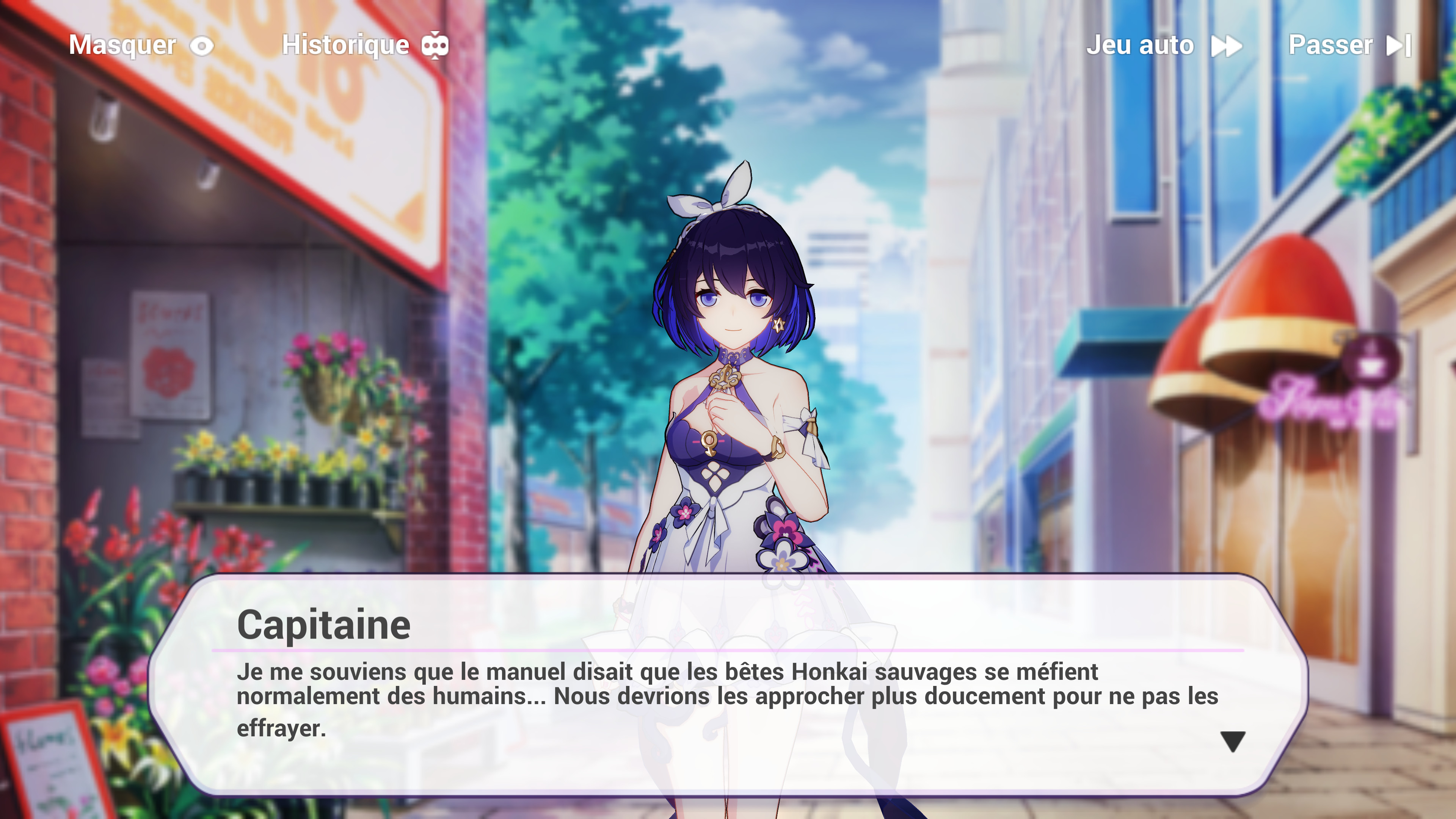The image size is (1456, 819).
Task: Advance dialogue with the black arrow
Action: (1232, 741)
